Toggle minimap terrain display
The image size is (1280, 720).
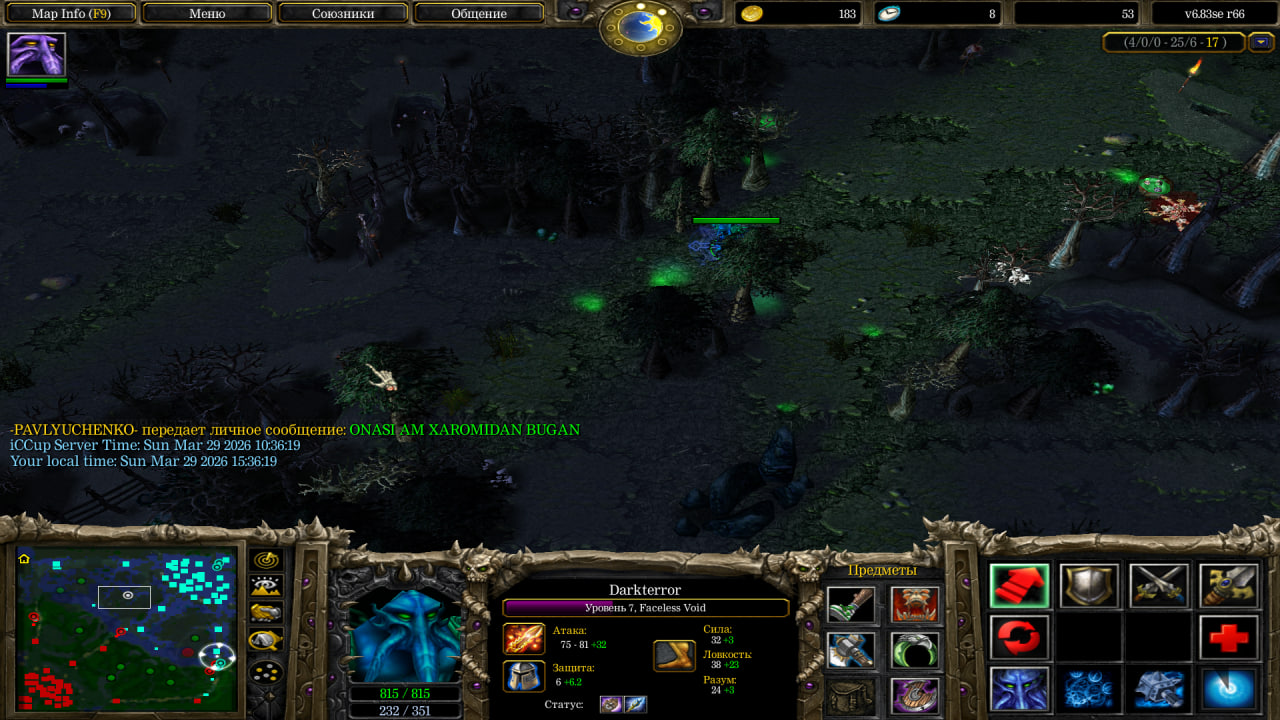tap(265, 586)
